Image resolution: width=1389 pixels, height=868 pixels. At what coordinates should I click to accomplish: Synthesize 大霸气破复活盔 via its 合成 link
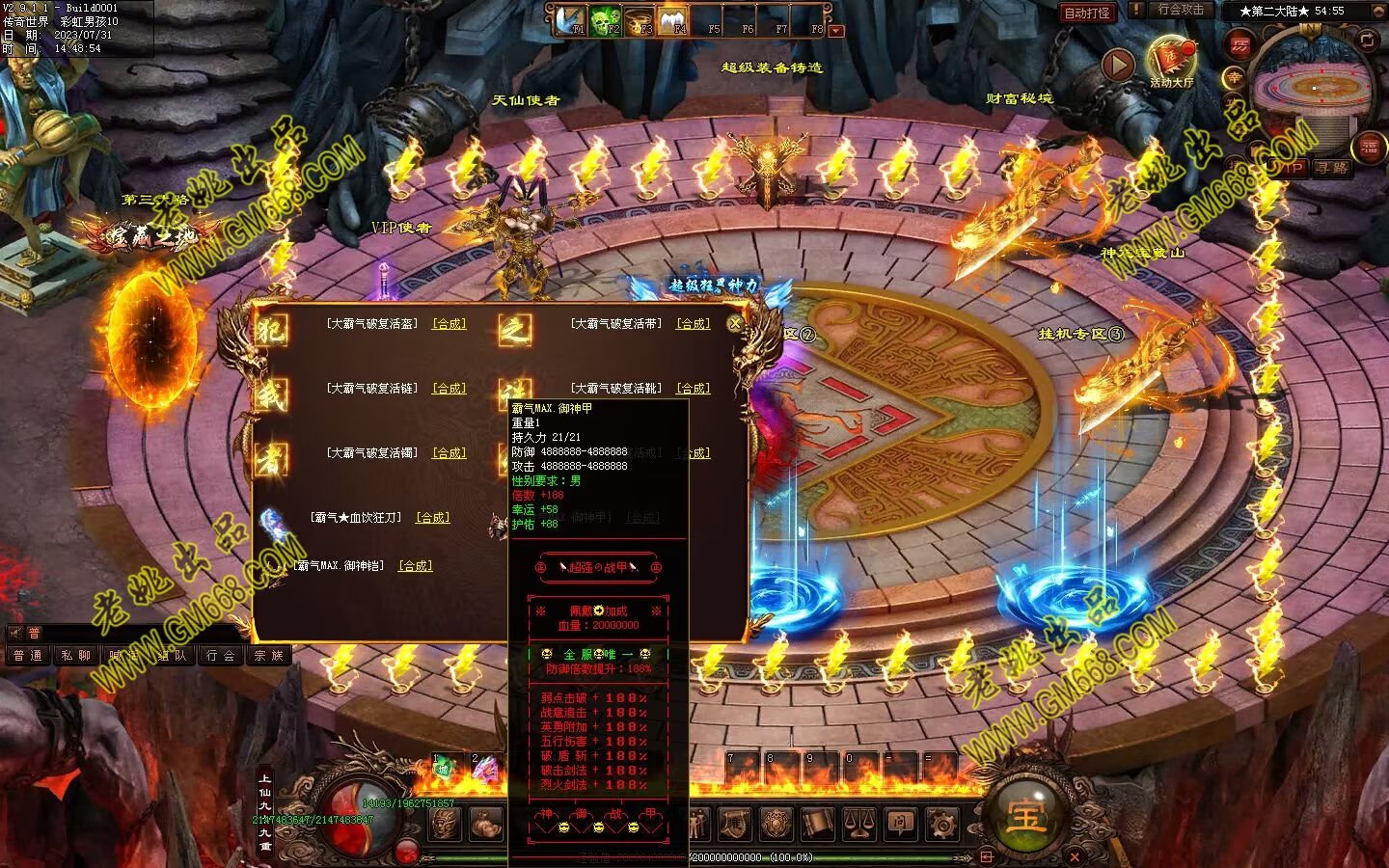point(449,324)
